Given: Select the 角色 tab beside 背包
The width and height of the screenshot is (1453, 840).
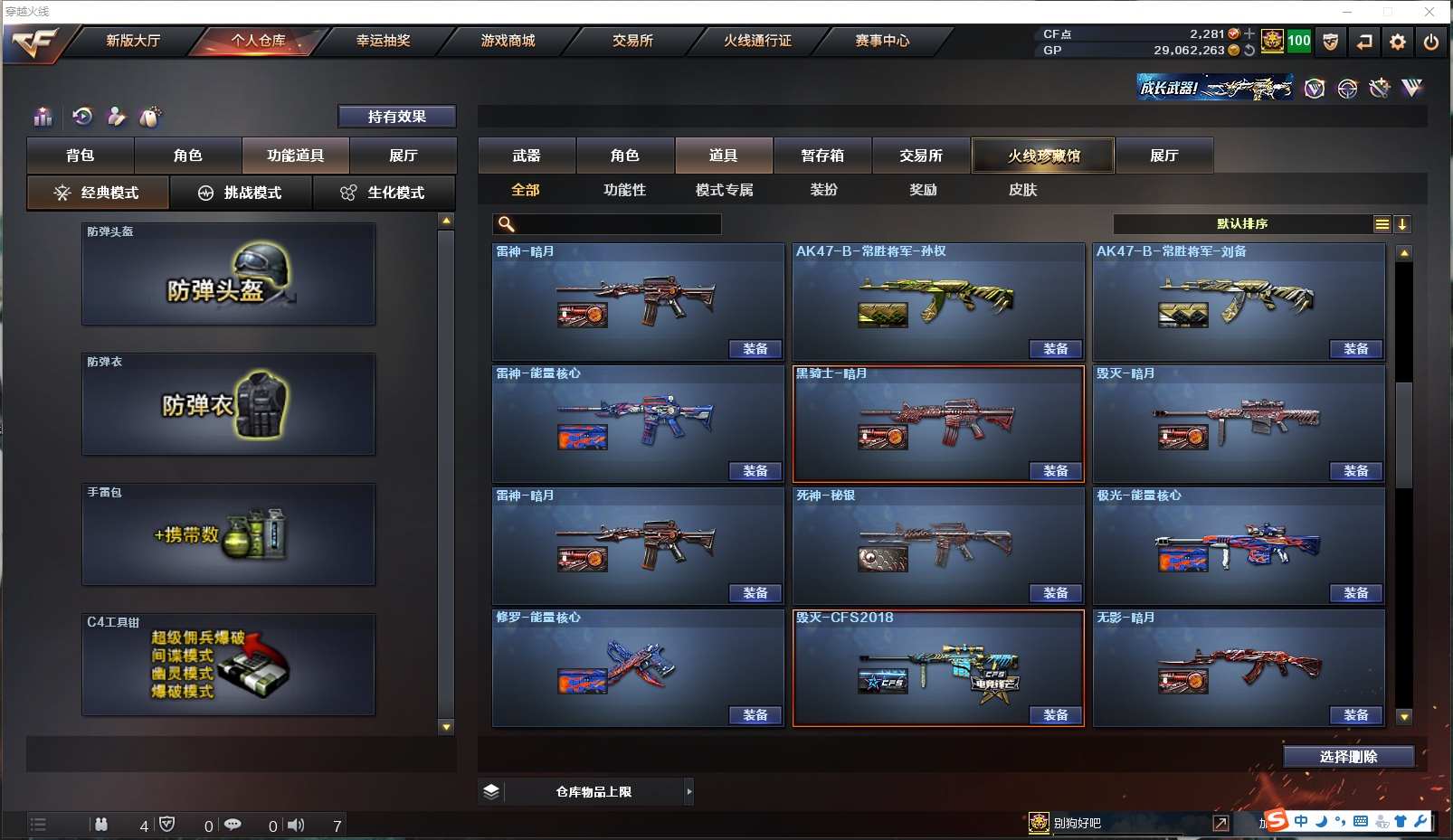Looking at the screenshot, I should 187,156.
